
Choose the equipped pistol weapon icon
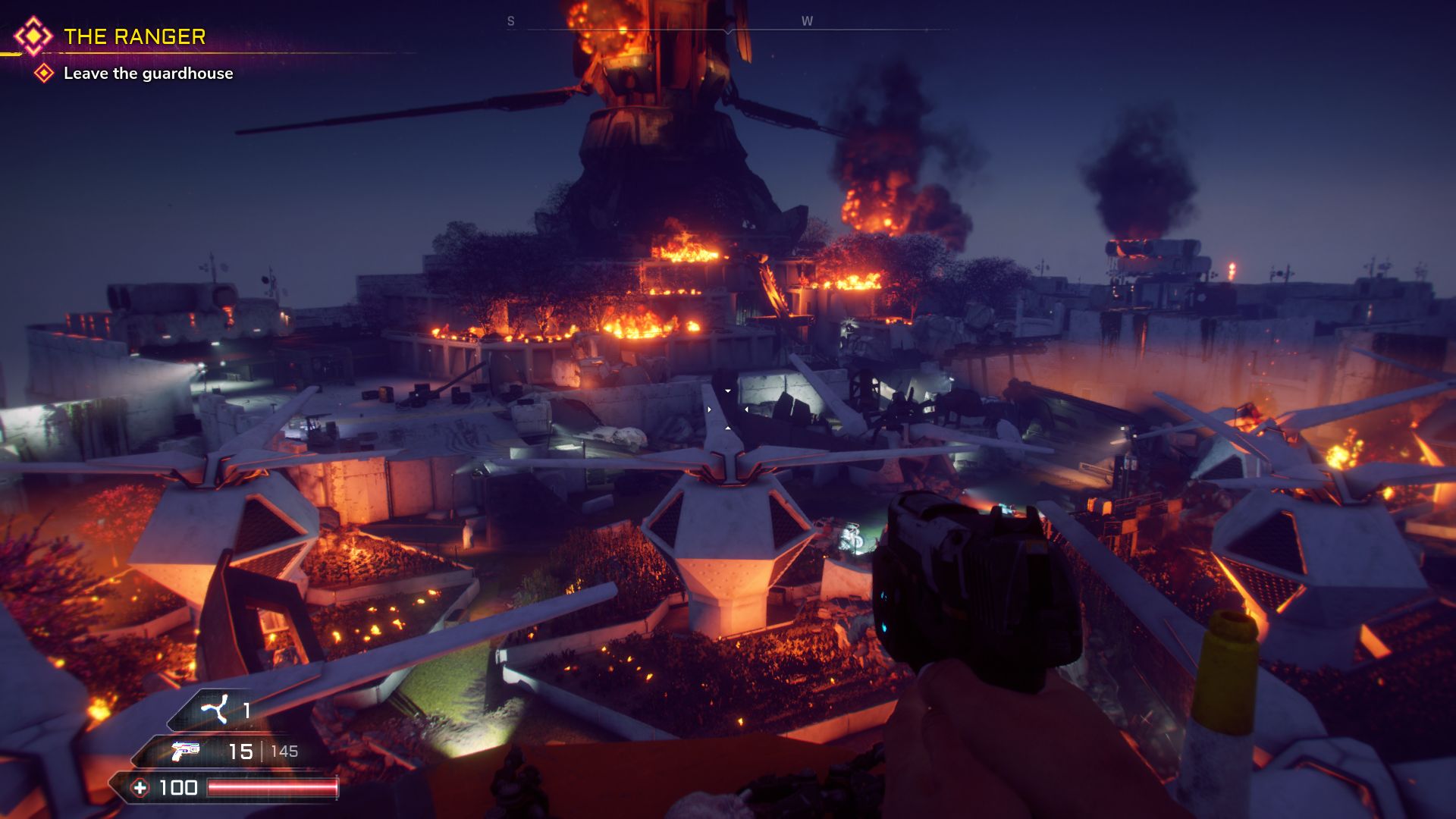coord(185,751)
